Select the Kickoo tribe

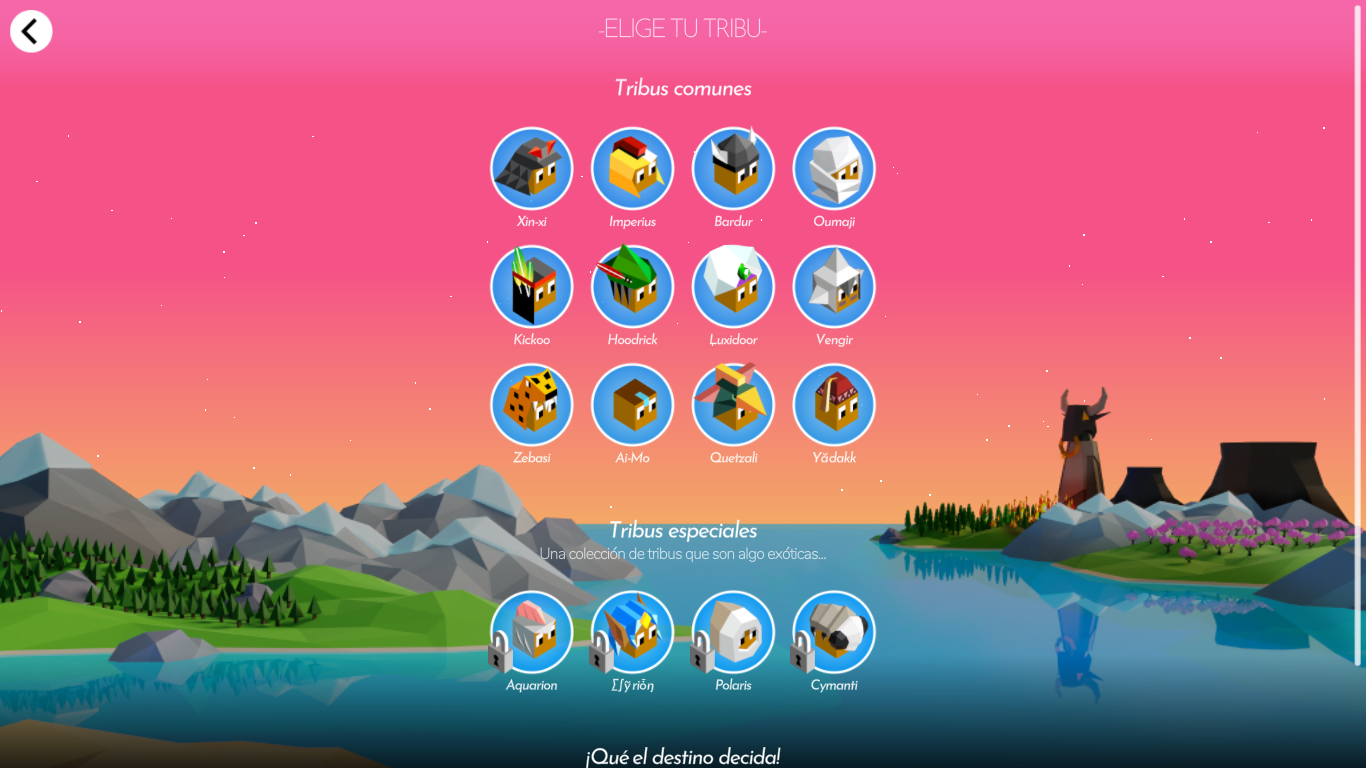(x=531, y=286)
